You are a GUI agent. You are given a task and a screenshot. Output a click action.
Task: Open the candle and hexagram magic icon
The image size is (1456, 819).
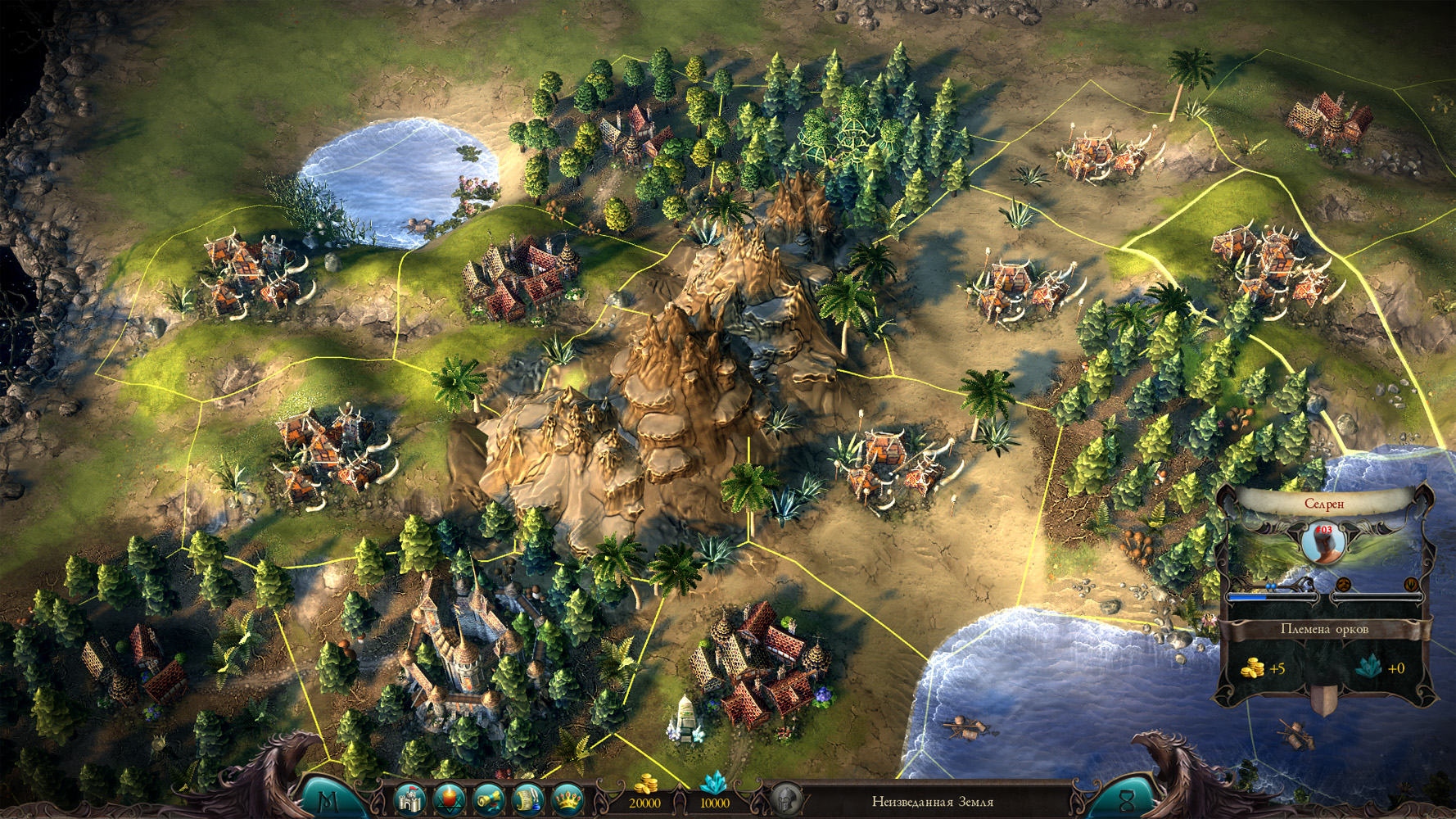449,800
